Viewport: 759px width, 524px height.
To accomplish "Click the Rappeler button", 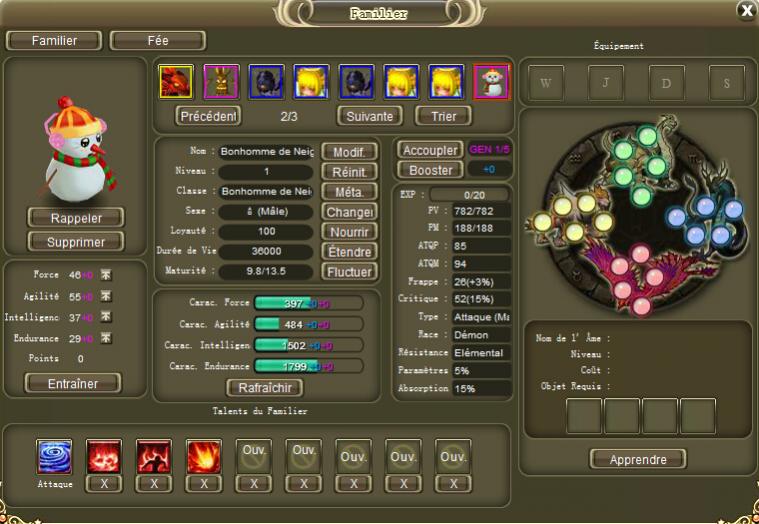I will [75, 218].
